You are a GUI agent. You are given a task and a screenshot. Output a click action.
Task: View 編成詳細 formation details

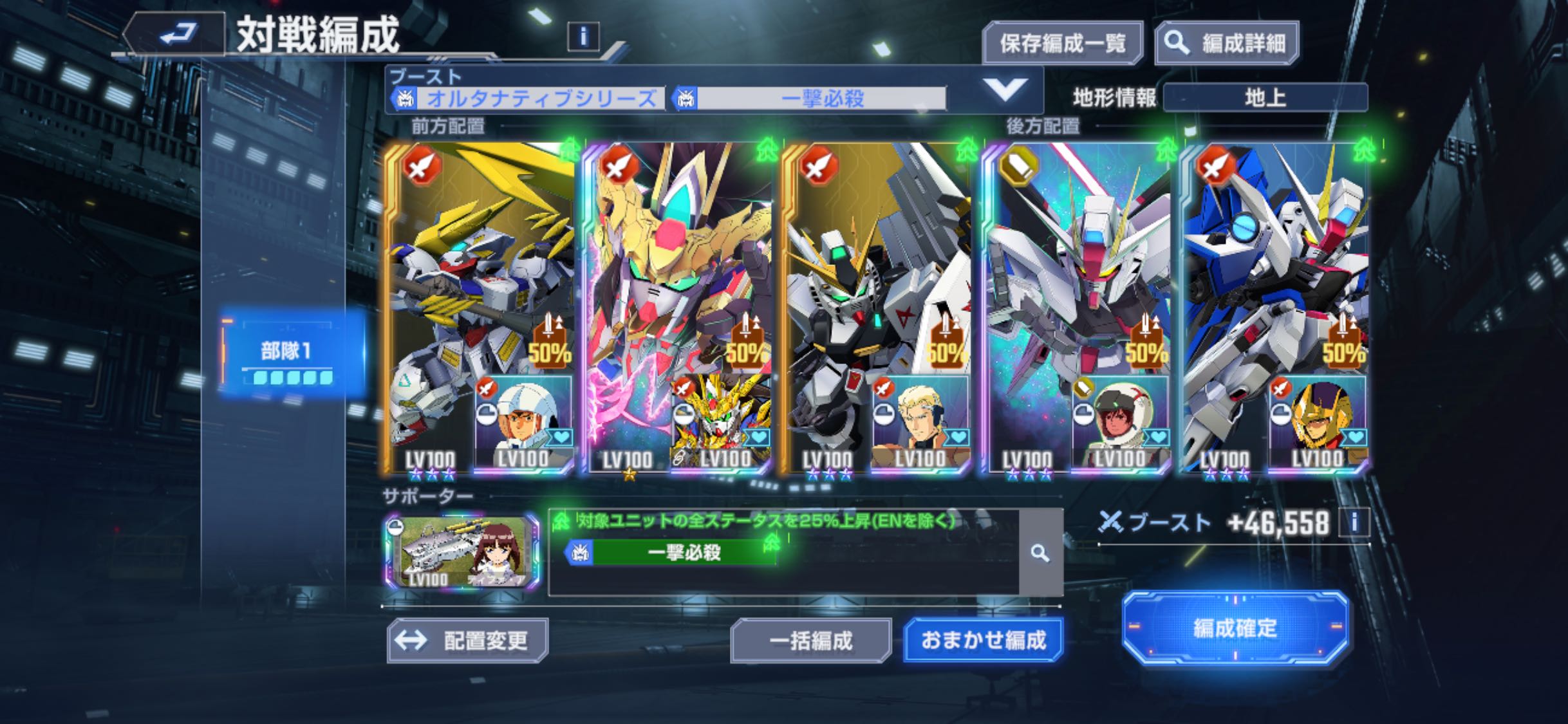click(1227, 43)
